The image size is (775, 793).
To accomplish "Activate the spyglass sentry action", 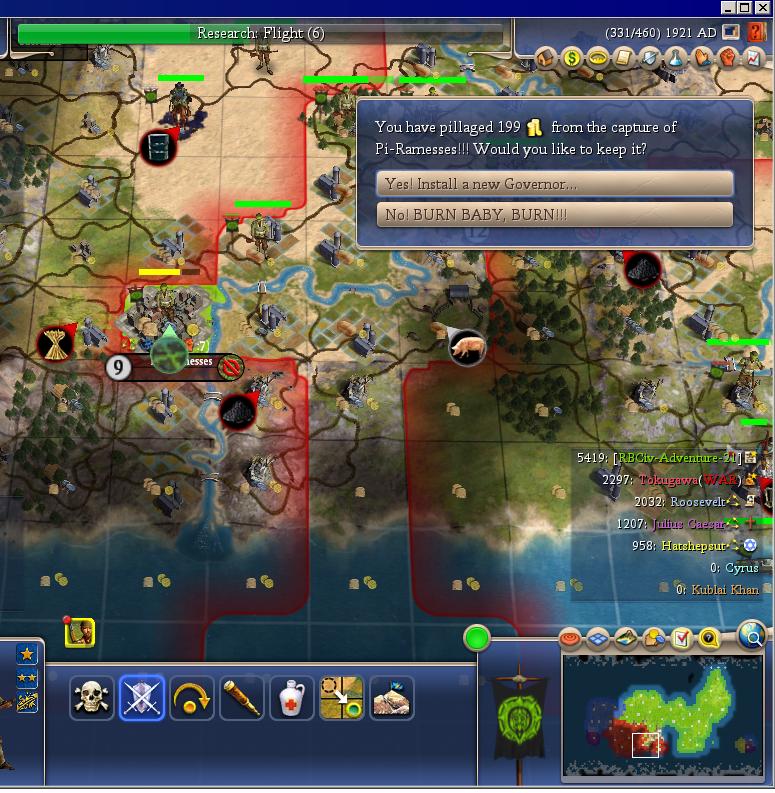I will (242, 698).
